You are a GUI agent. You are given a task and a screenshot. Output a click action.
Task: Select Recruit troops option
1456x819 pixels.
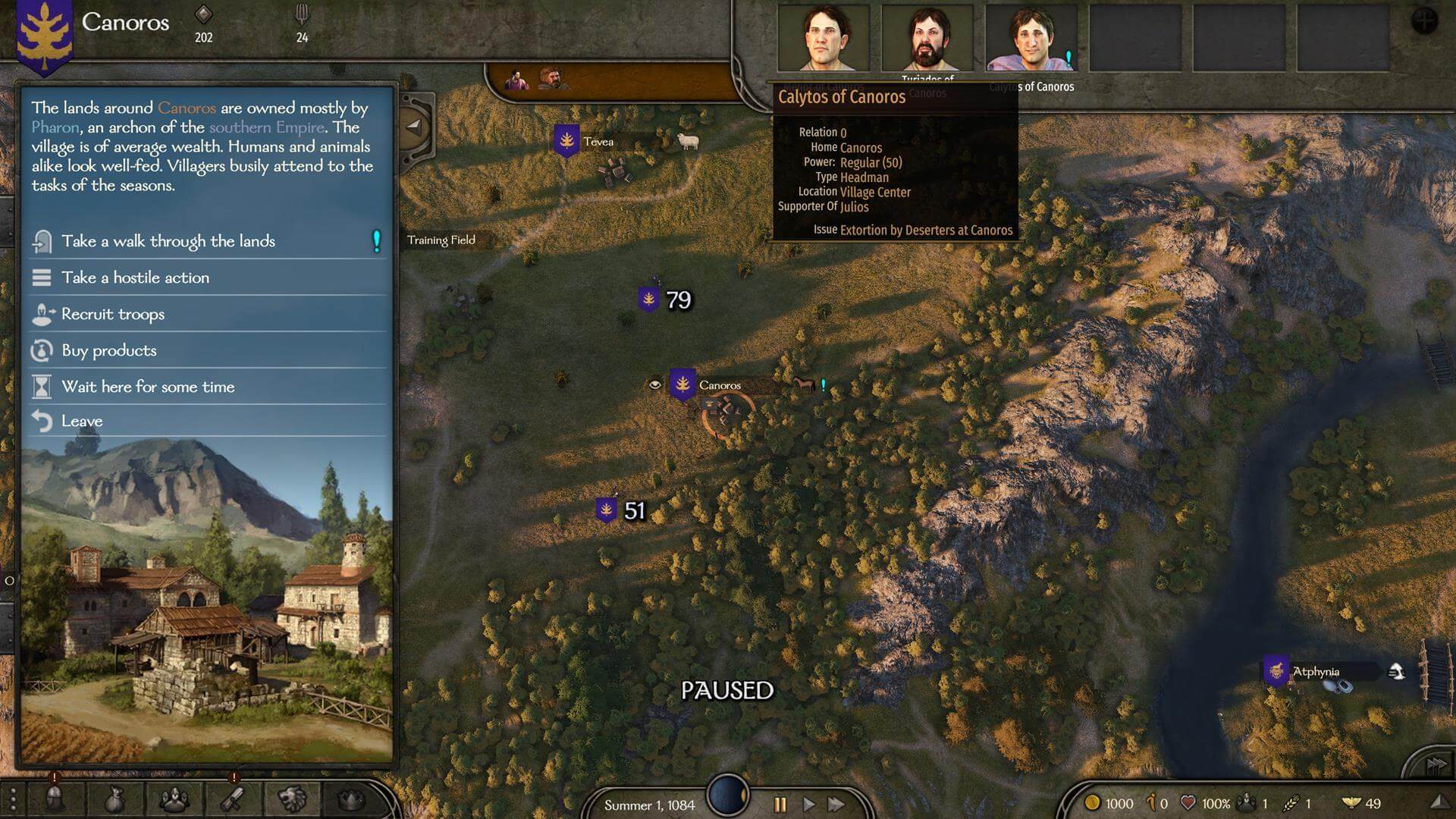(x=113, y=314)
